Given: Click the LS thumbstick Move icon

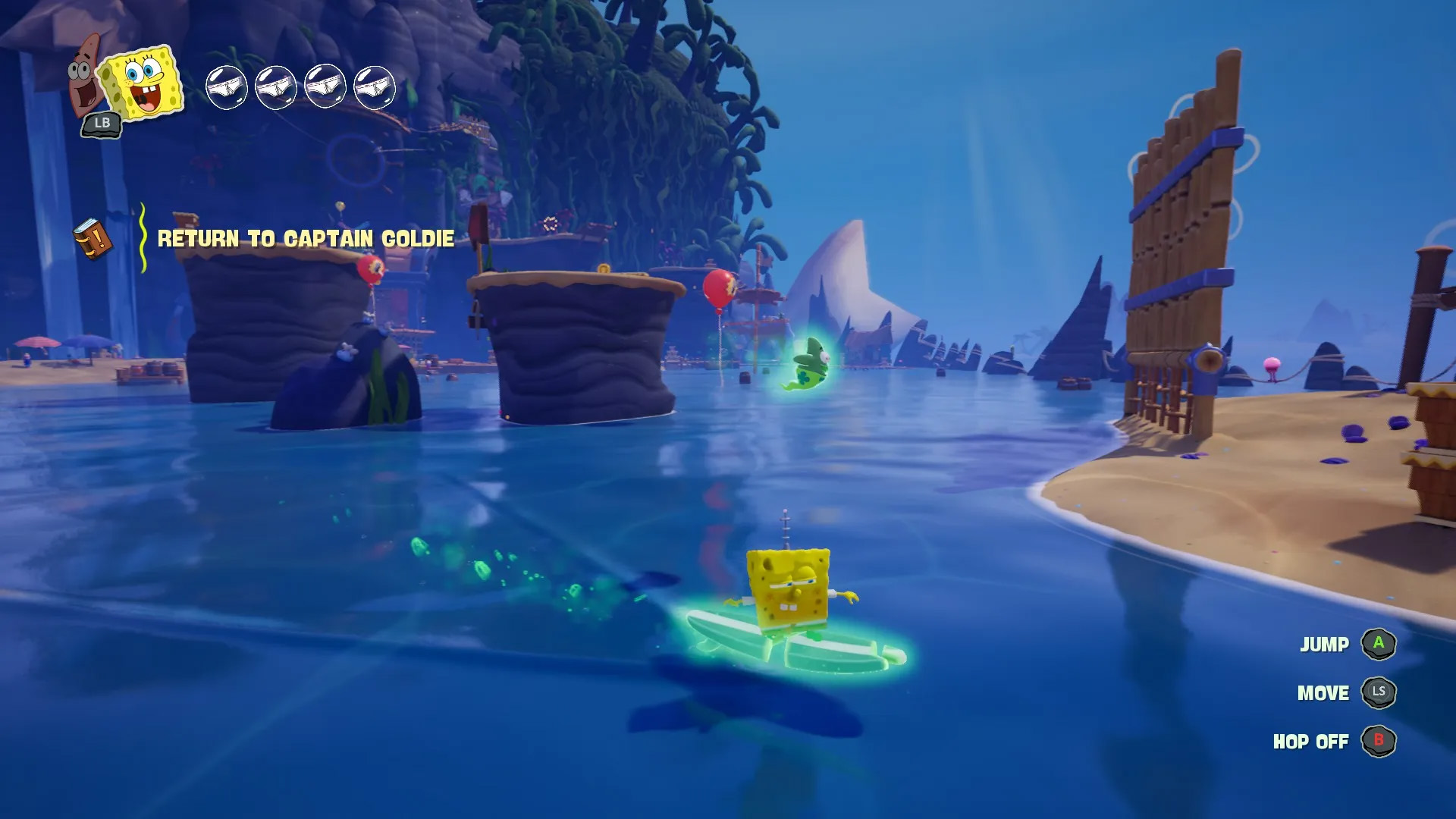Looking at the screenshot, I should tap(1381, 692).
